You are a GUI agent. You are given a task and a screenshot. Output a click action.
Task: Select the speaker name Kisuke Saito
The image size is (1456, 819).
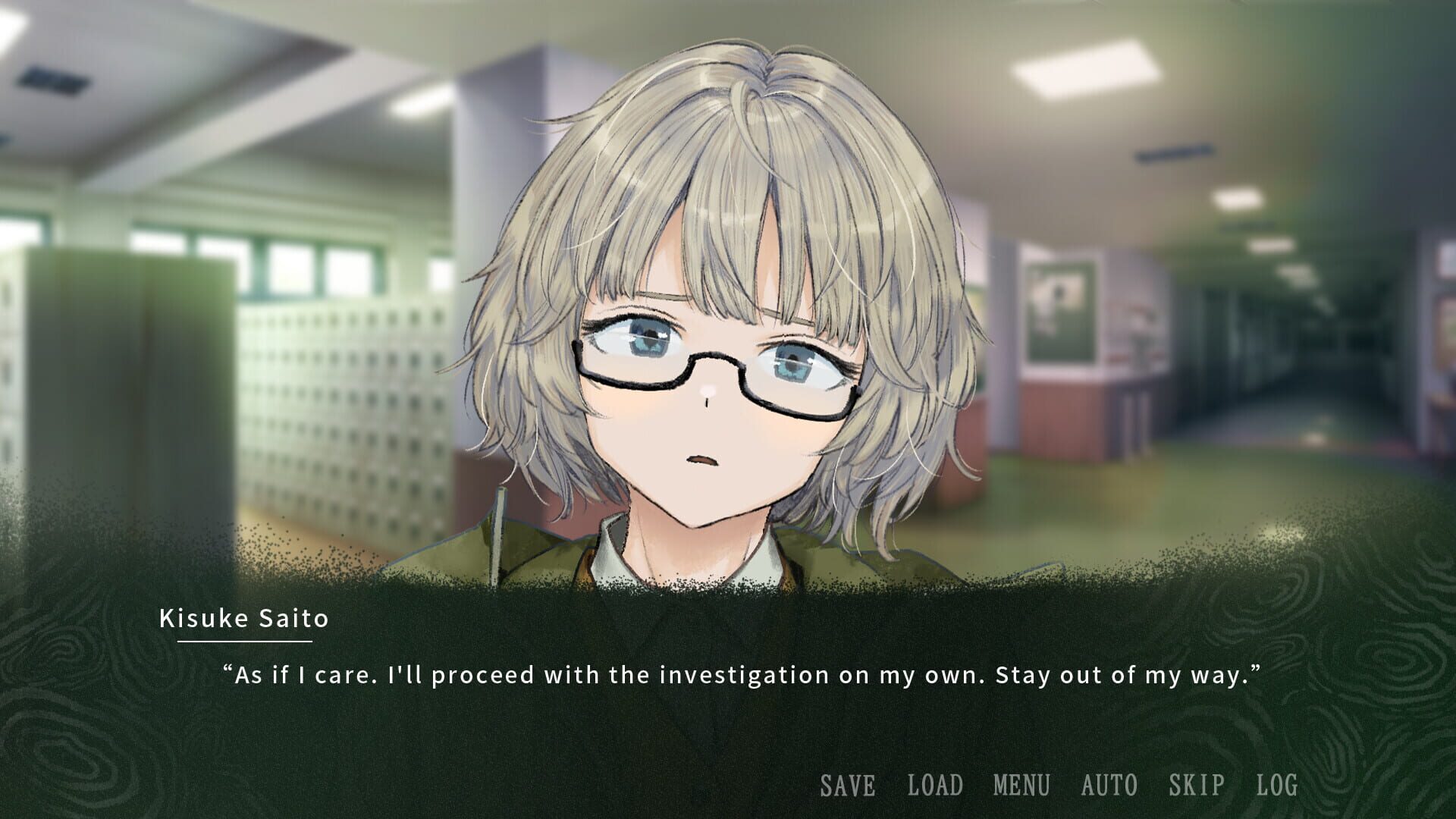pyautogui.click(x=244, y=620)
